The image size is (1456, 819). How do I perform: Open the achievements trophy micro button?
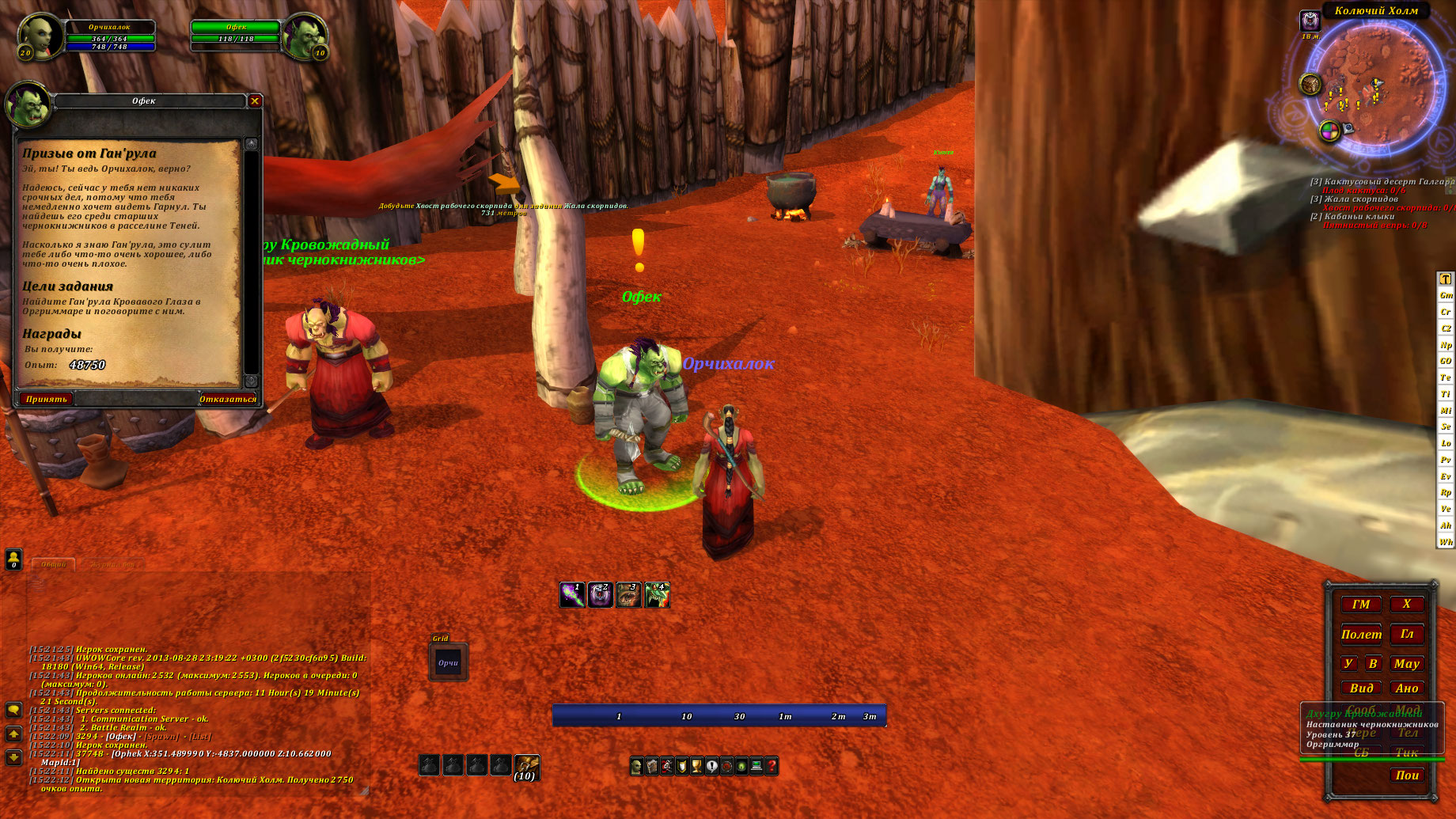696,766
